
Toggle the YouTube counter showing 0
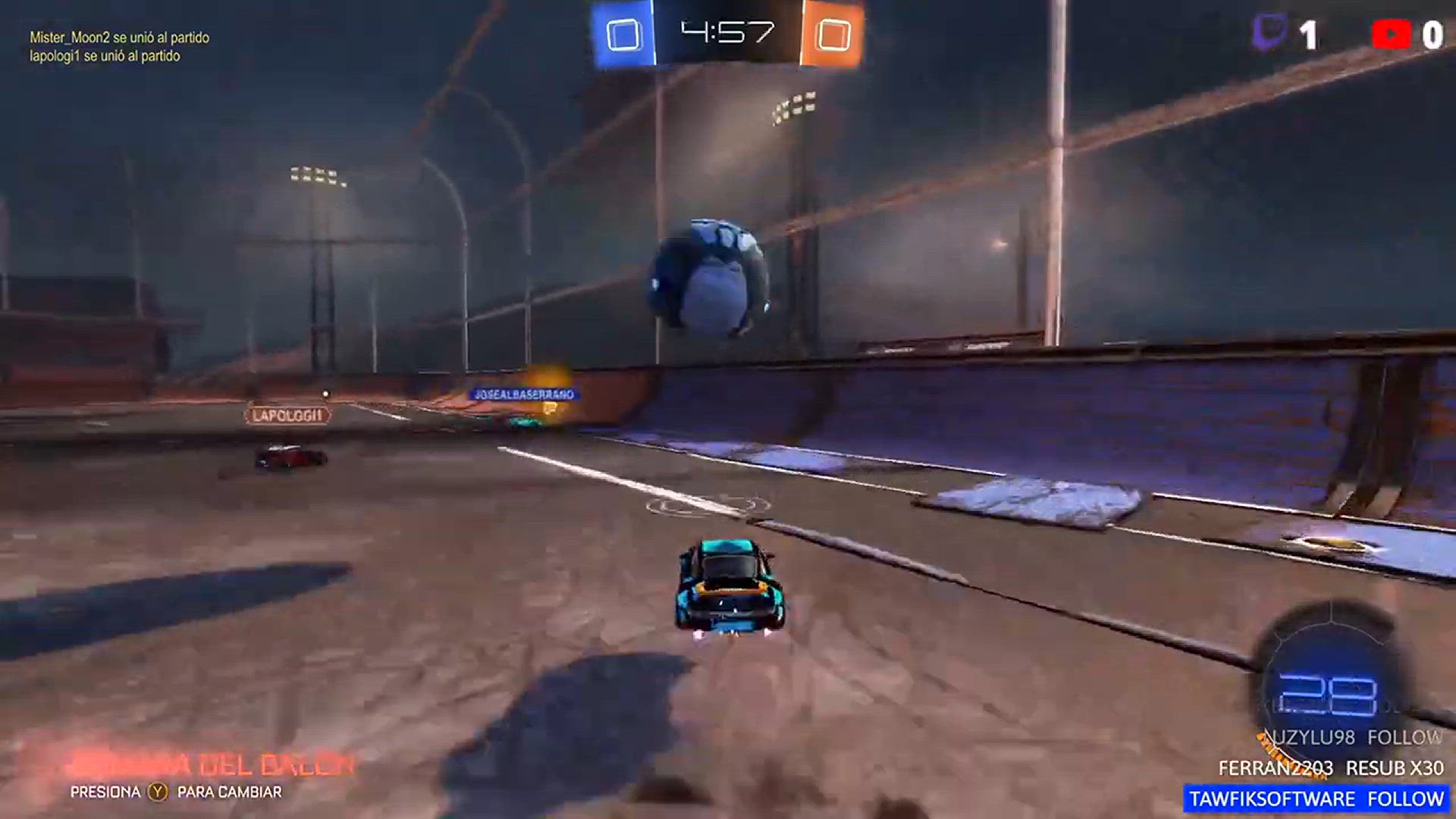point(1432,33)
